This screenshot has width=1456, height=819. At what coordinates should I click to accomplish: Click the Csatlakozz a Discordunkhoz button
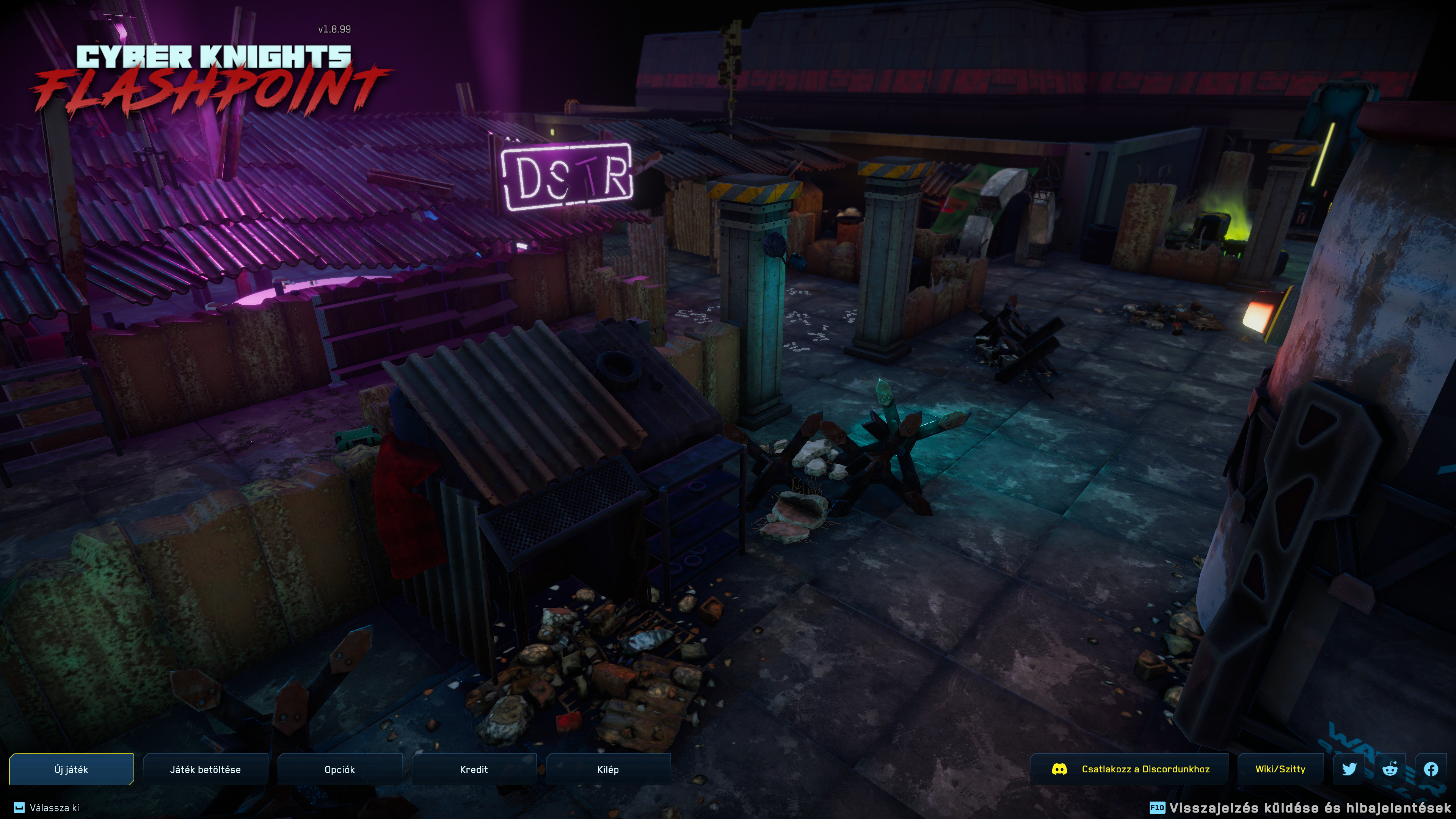click(1129, 769)
